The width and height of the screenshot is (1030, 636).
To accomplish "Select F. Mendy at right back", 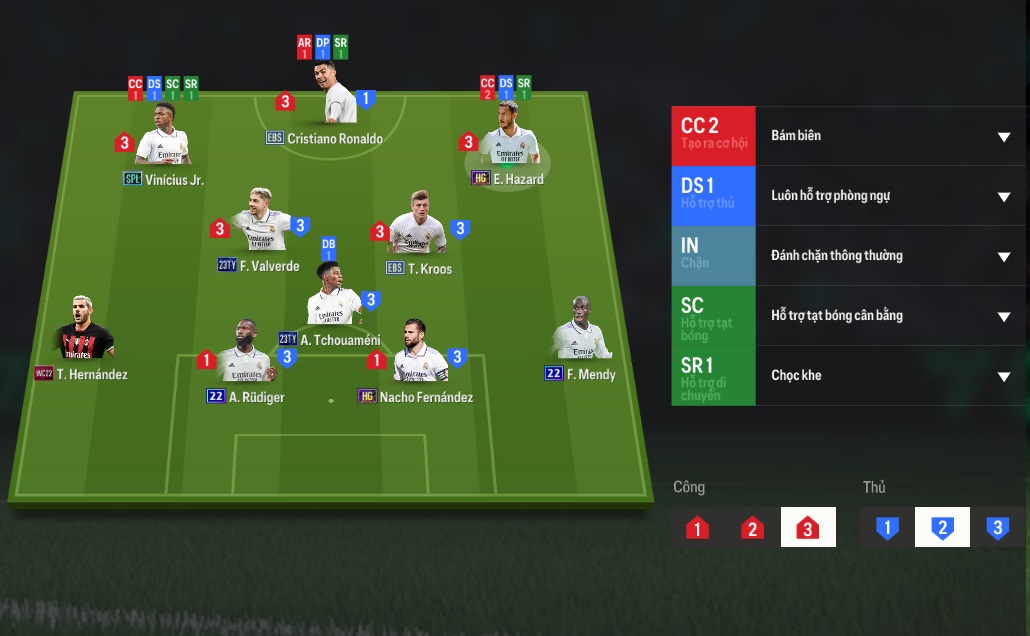I will click(x=581, y=331).
